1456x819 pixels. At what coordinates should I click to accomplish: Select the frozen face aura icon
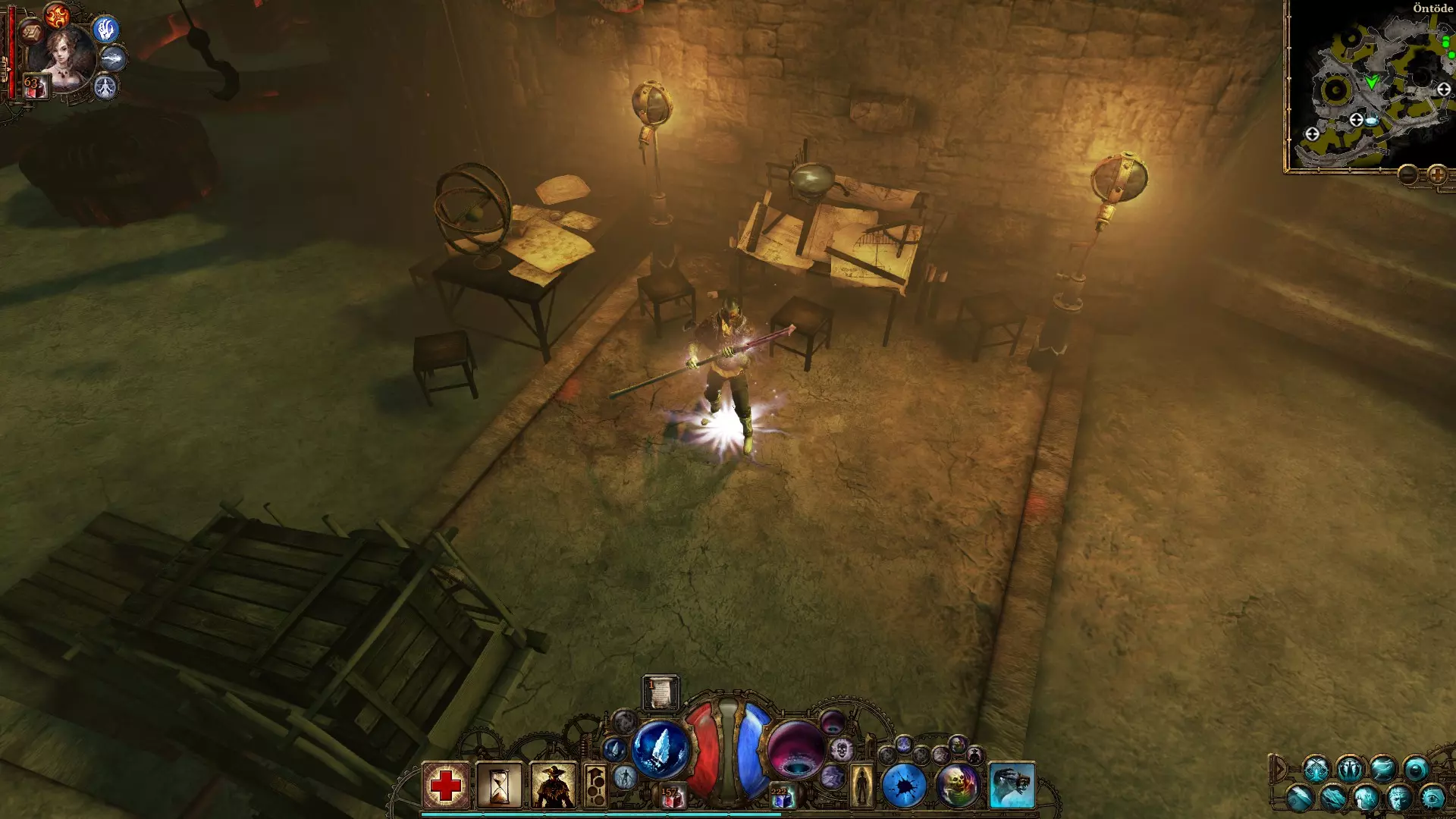tap(1399, 798)
